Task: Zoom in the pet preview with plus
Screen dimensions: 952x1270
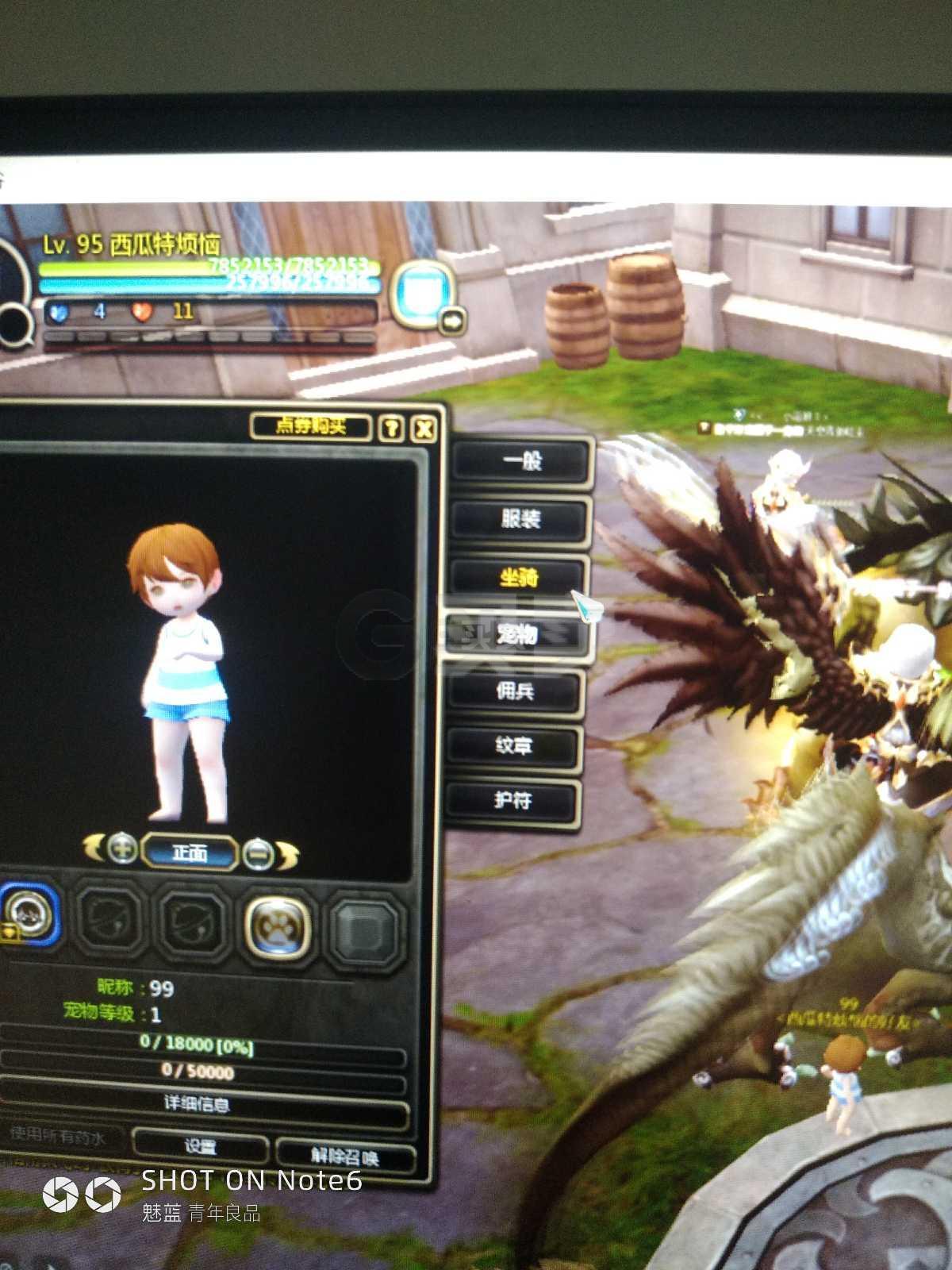Action: (122, 849)
